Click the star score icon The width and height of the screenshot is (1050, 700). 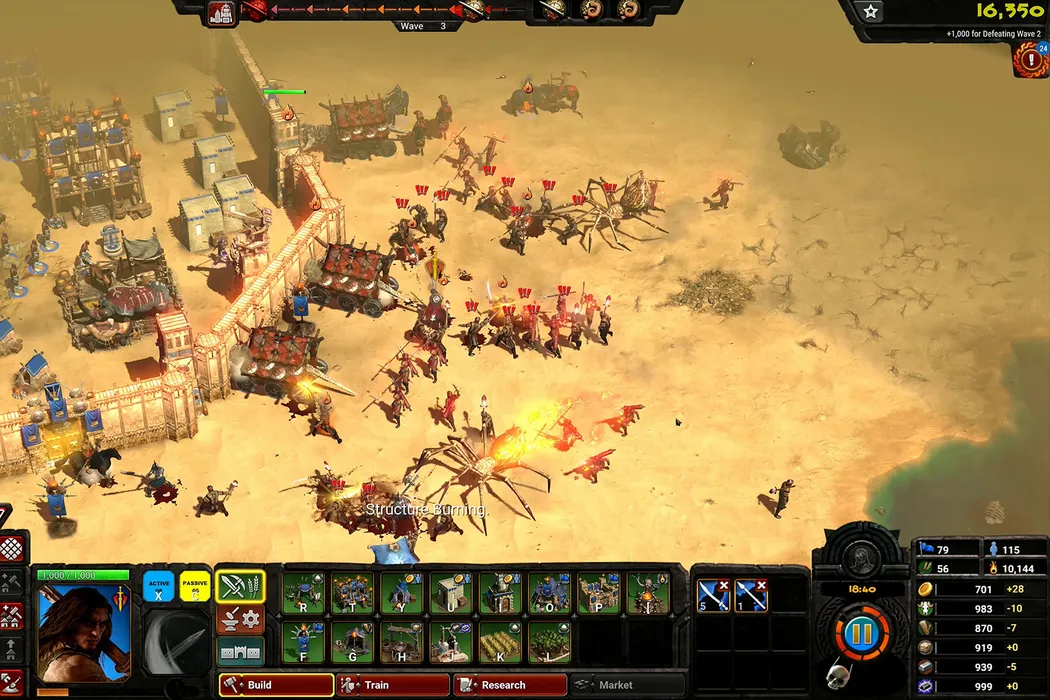(871, 11)
